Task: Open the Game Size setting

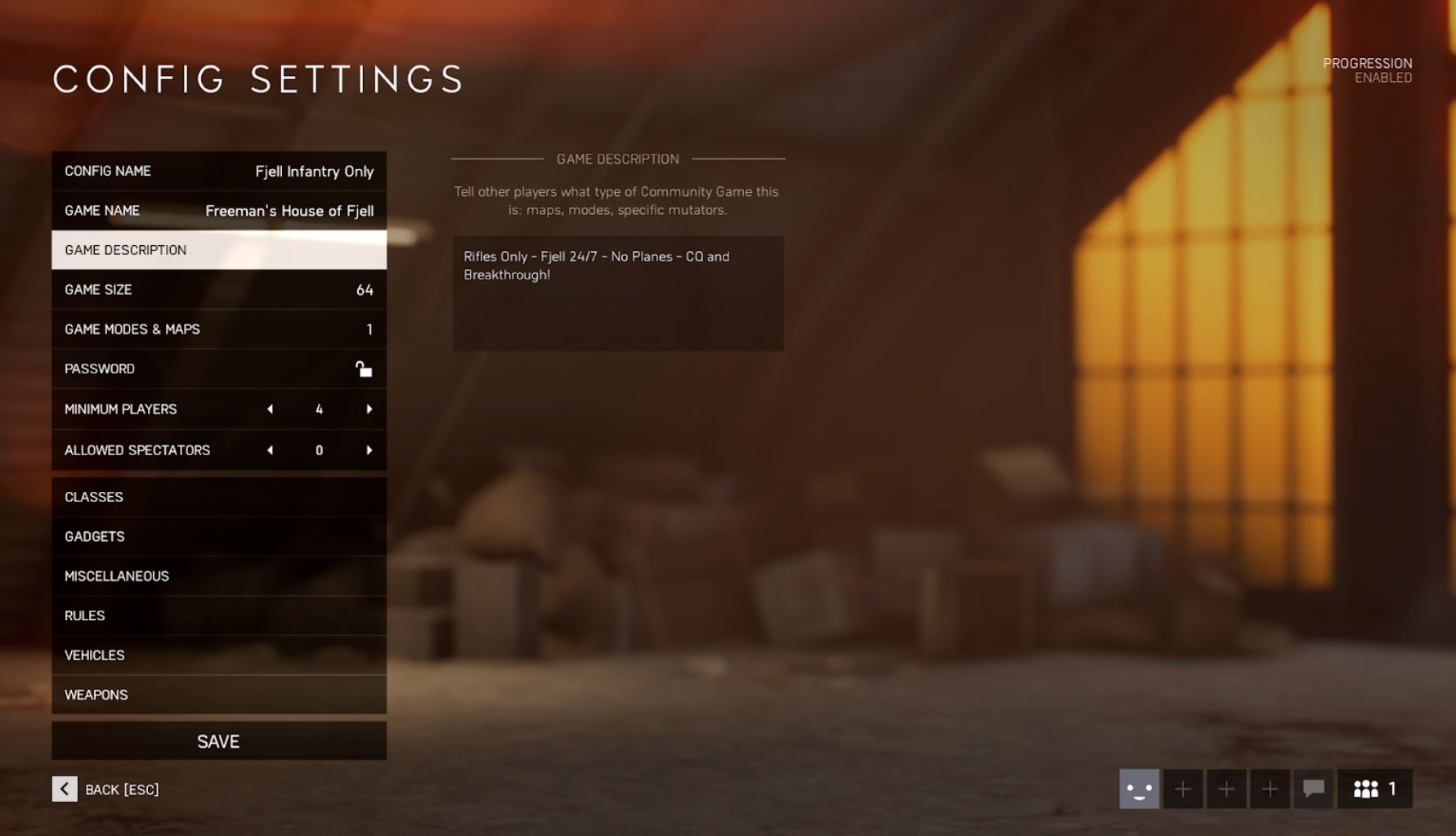Action: point(218,290)
